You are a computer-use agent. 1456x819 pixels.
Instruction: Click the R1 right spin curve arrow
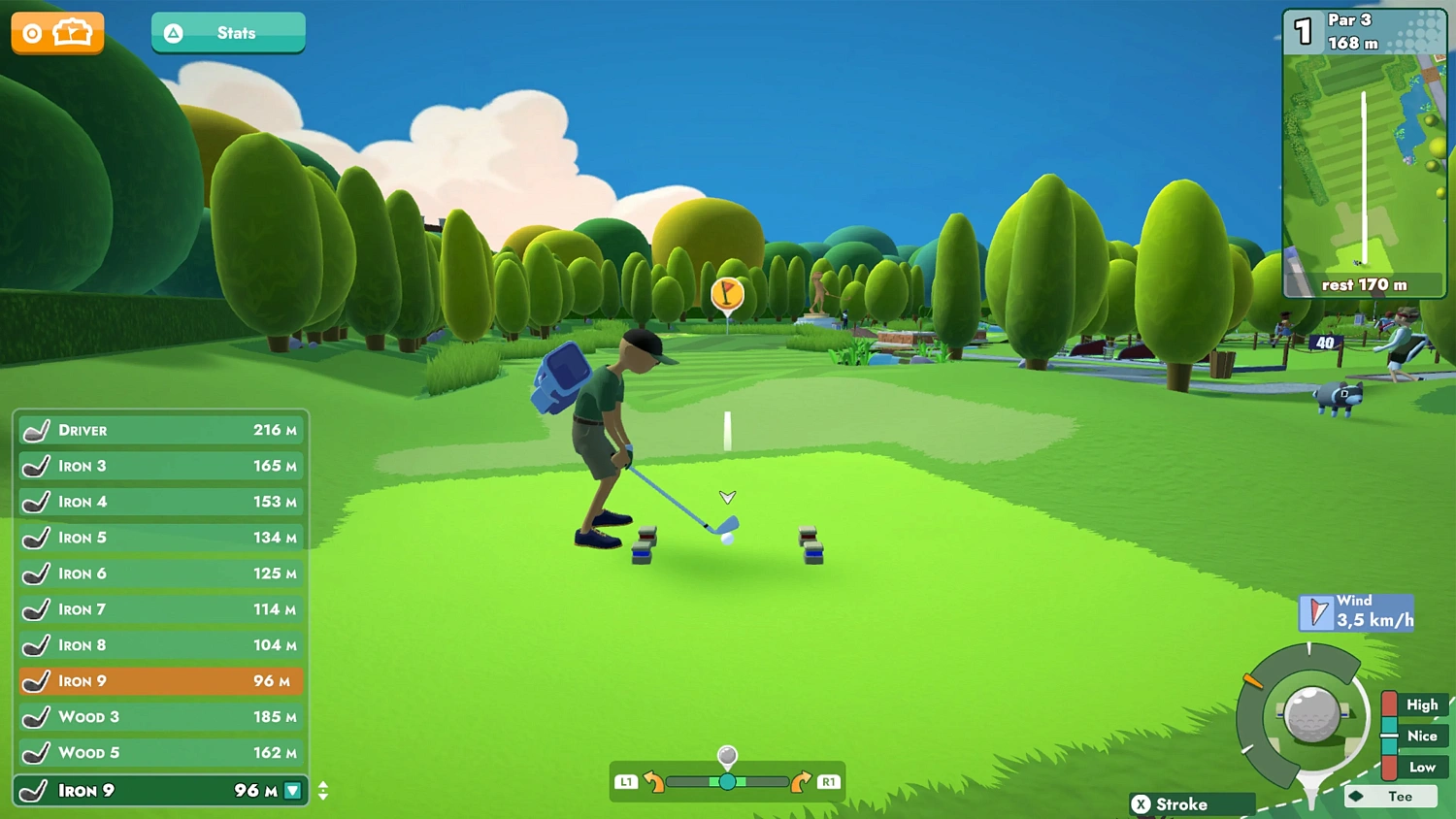click(x=803, y=781)
